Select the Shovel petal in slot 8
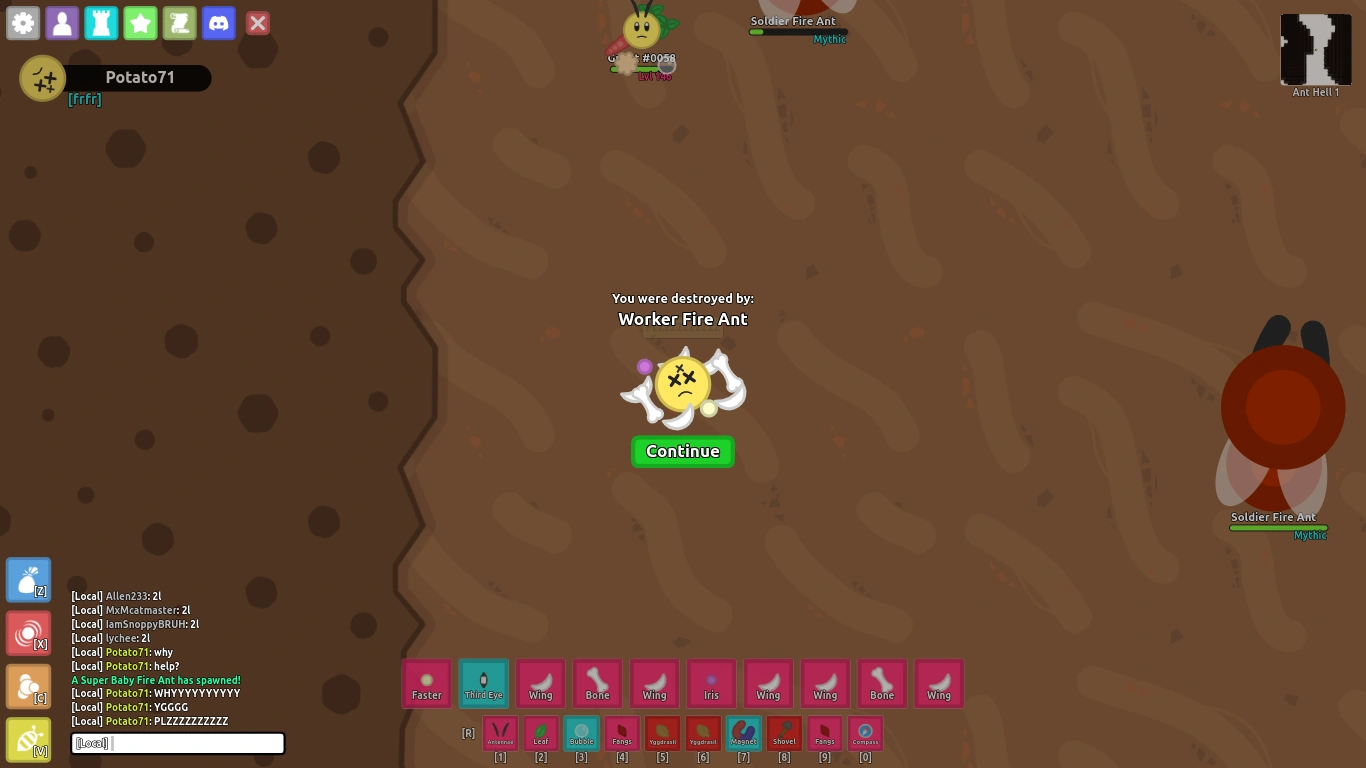 tap(784, 733)
